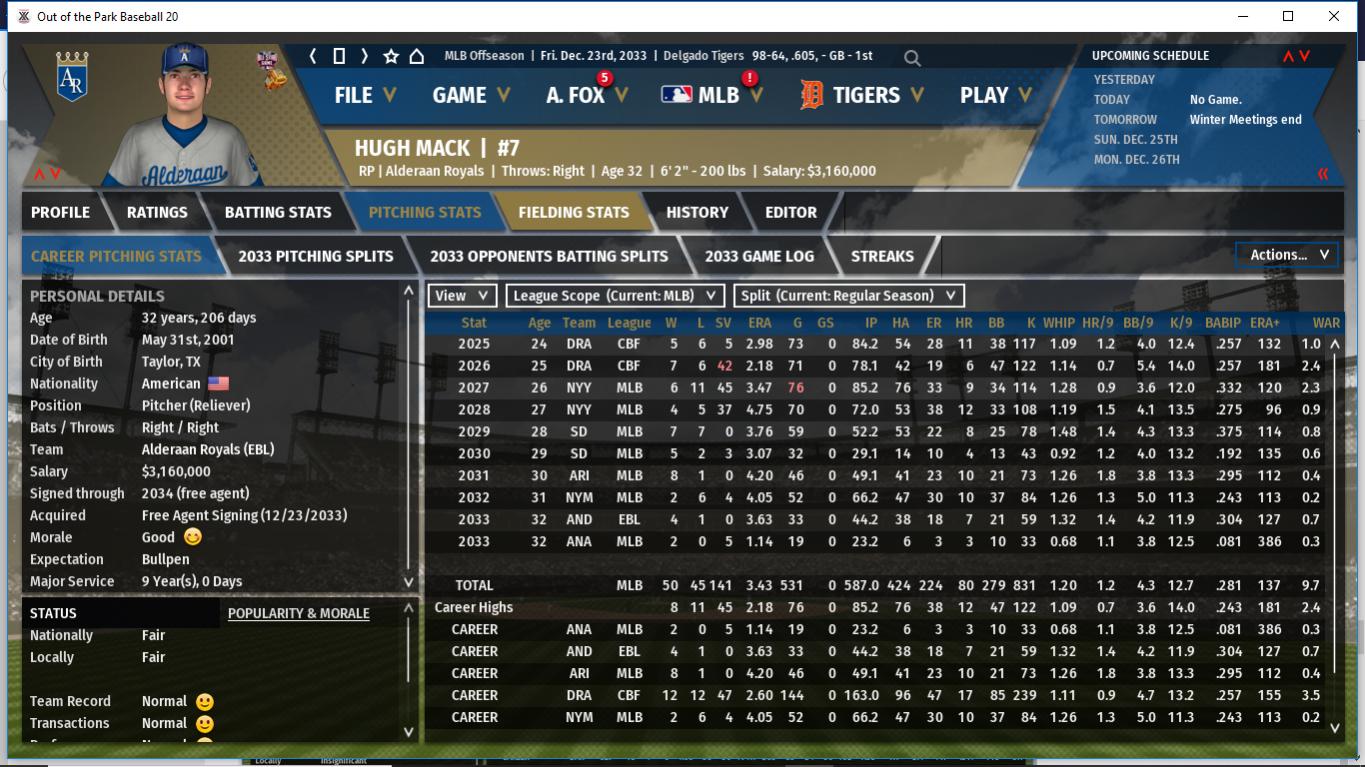Open the Split Regular Season dropdown
Viewport: 1365px width, 767px height.
[849, 295]
